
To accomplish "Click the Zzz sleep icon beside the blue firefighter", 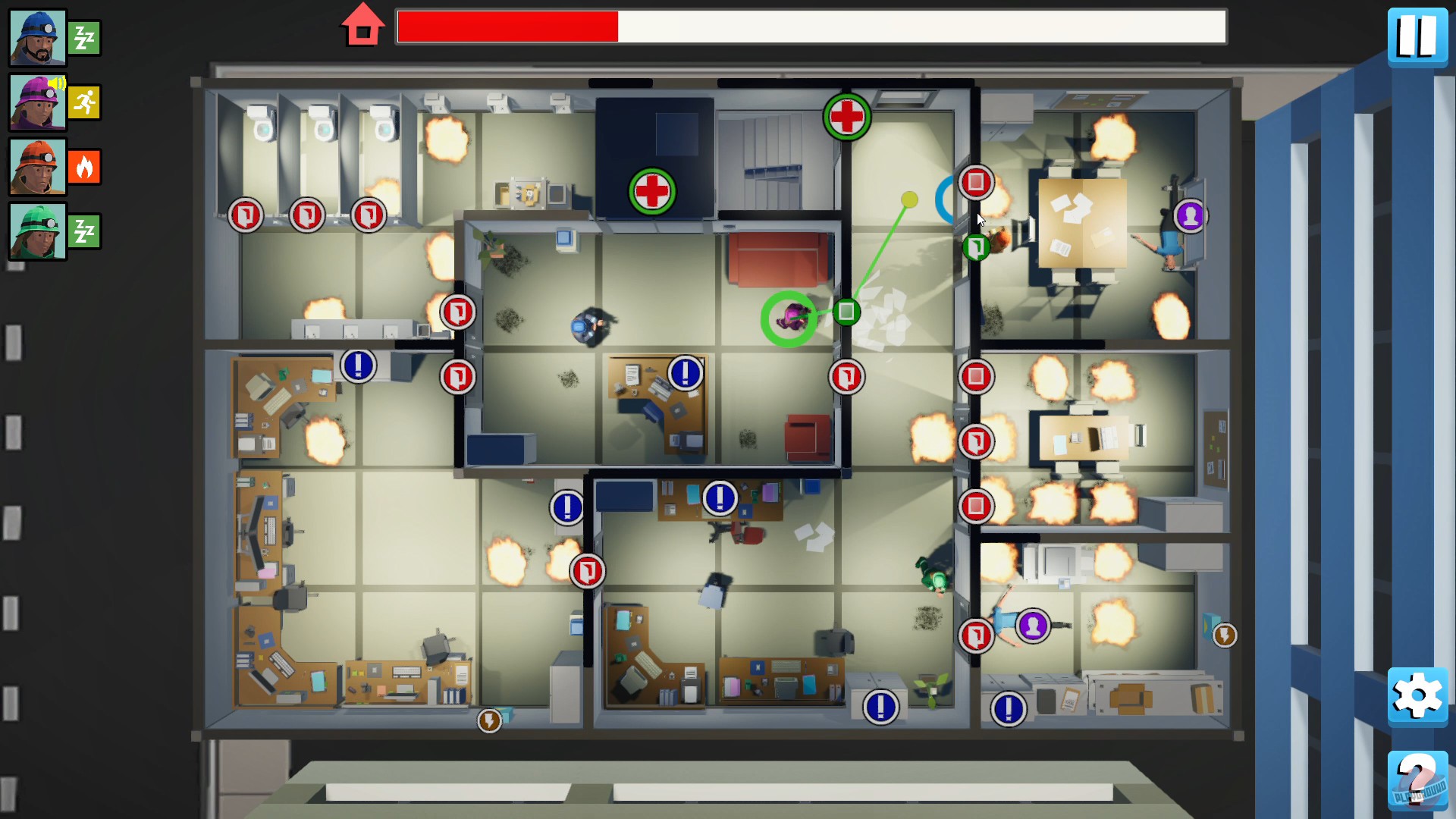I will coord(84,36).
